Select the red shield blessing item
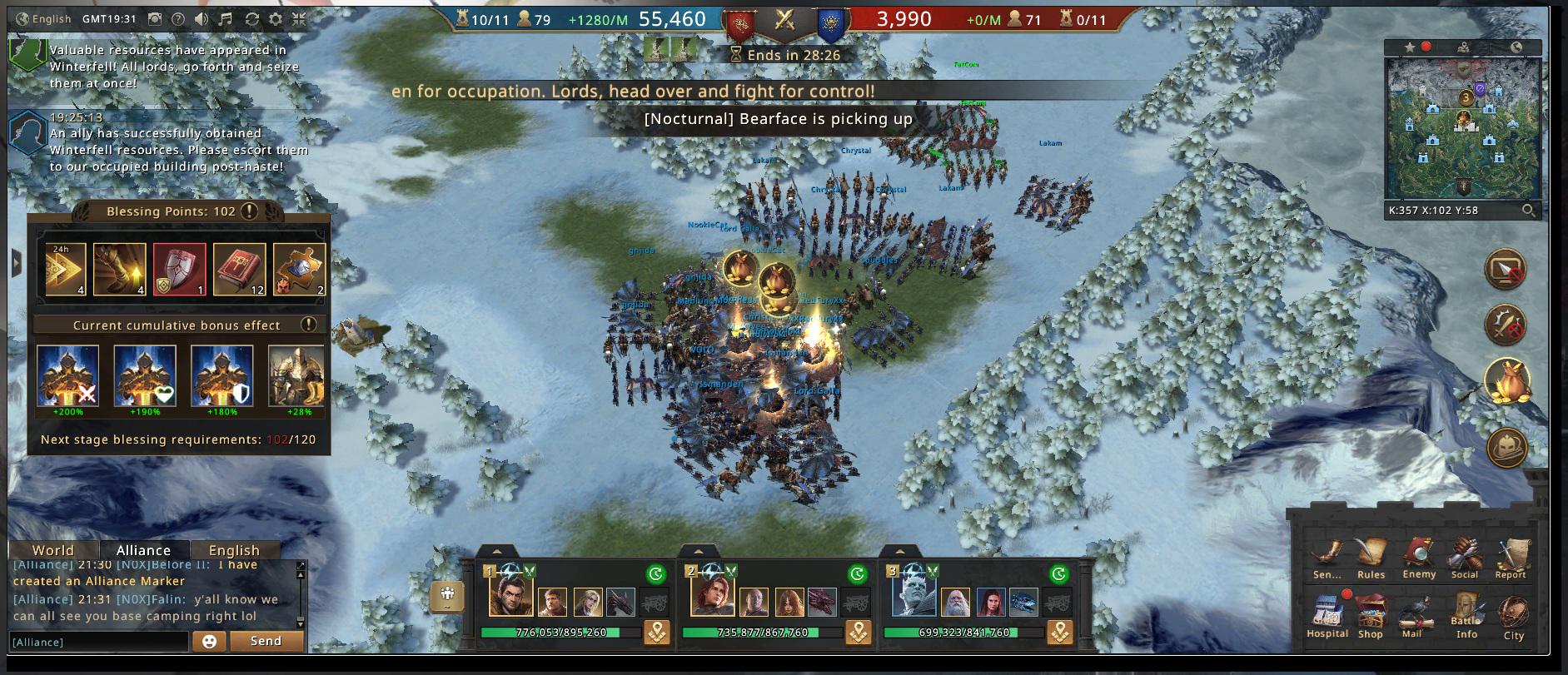Image resolution: width=1568 pixels, height=675 pixels. pos(179,270)
